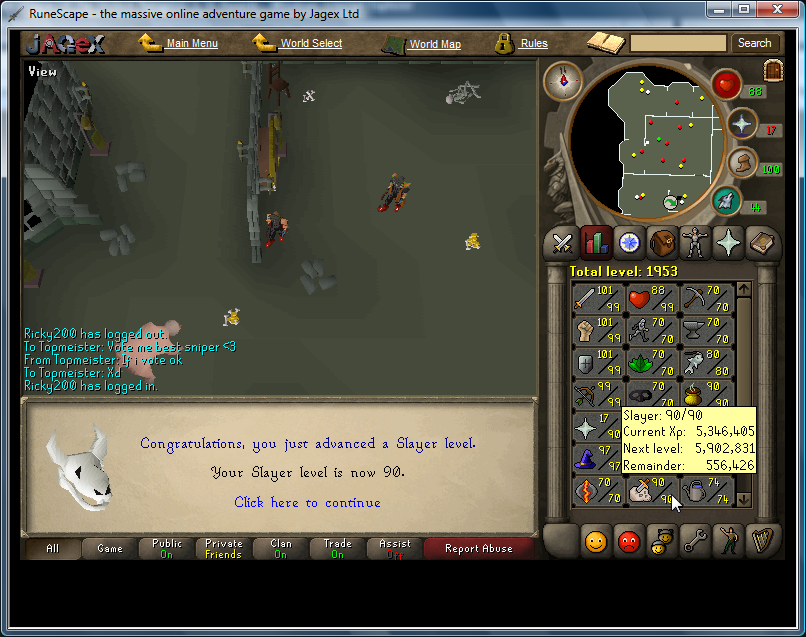The height and width of the screenshot is (637, 806).
Task: Open the World Map
Action: tap(434, 44)
